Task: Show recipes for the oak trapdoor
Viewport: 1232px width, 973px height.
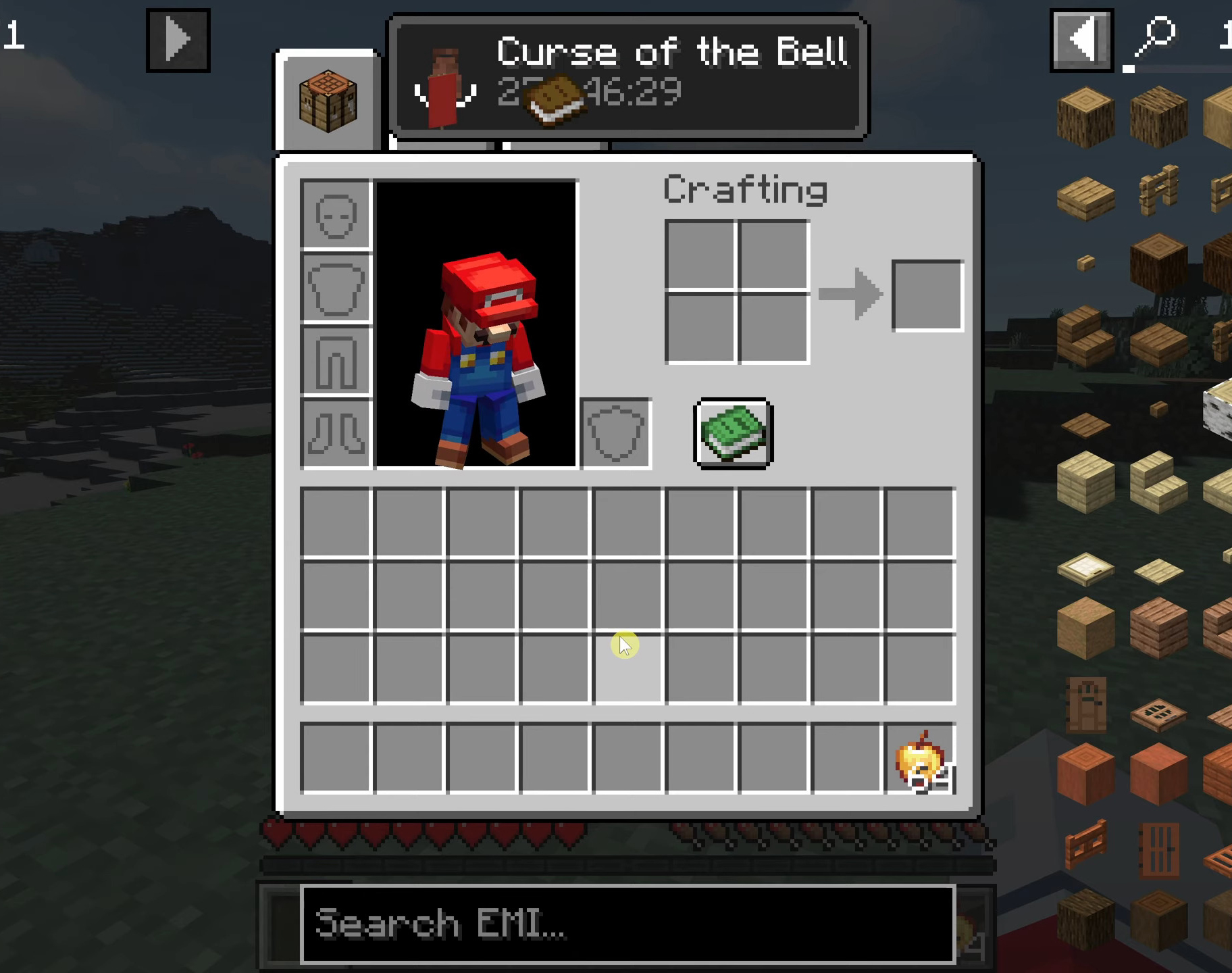Action: 1159,714
